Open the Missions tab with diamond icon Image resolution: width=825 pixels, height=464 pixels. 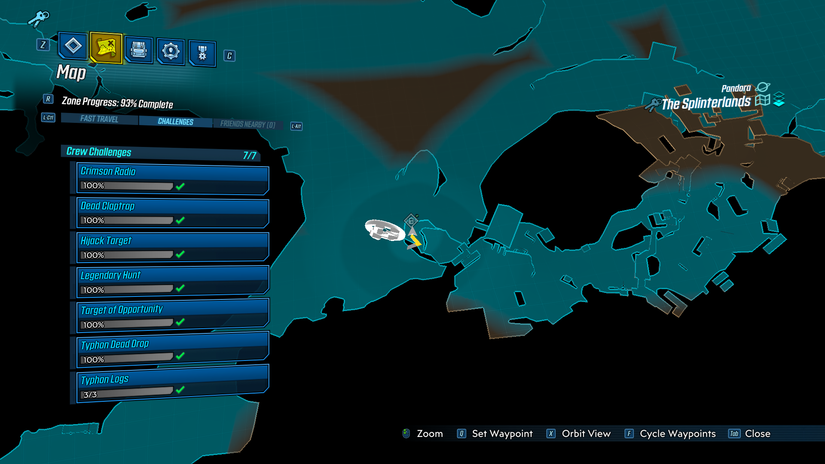coord(70,46)
